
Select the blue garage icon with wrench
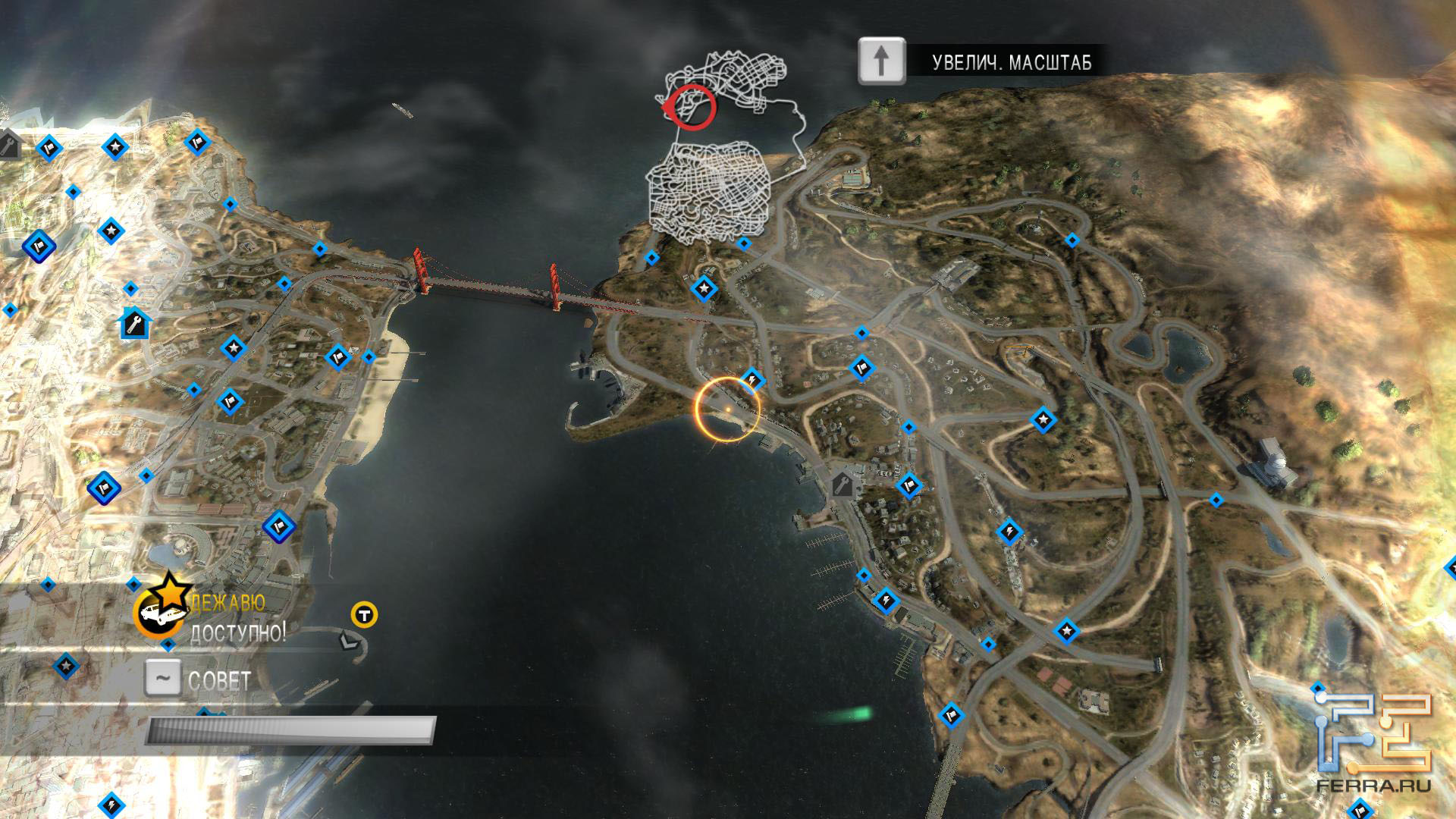(x=136, y=324)
